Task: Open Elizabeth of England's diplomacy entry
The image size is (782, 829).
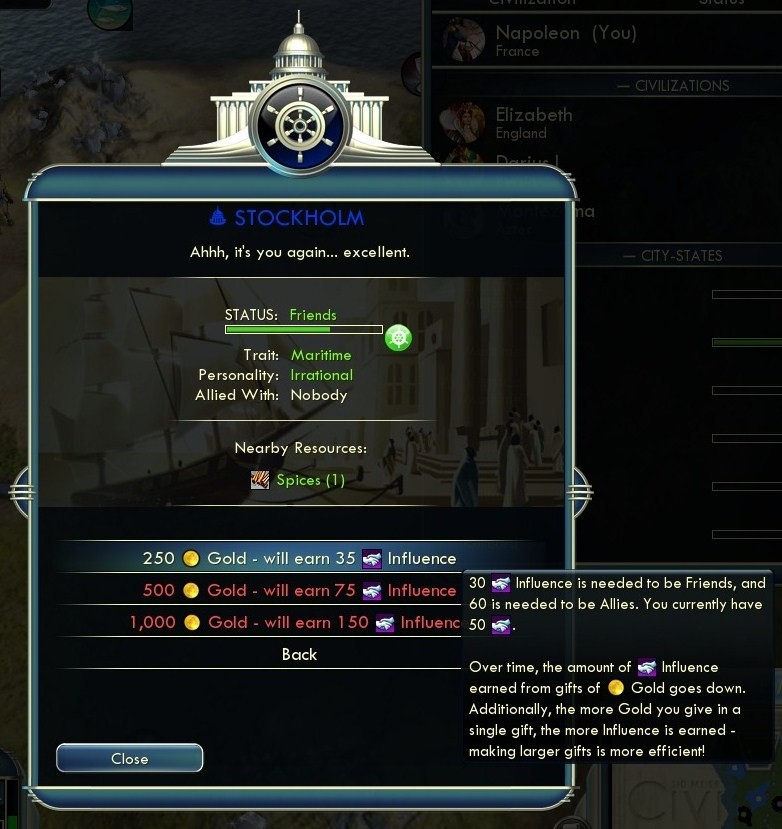Action: (534, 122)
